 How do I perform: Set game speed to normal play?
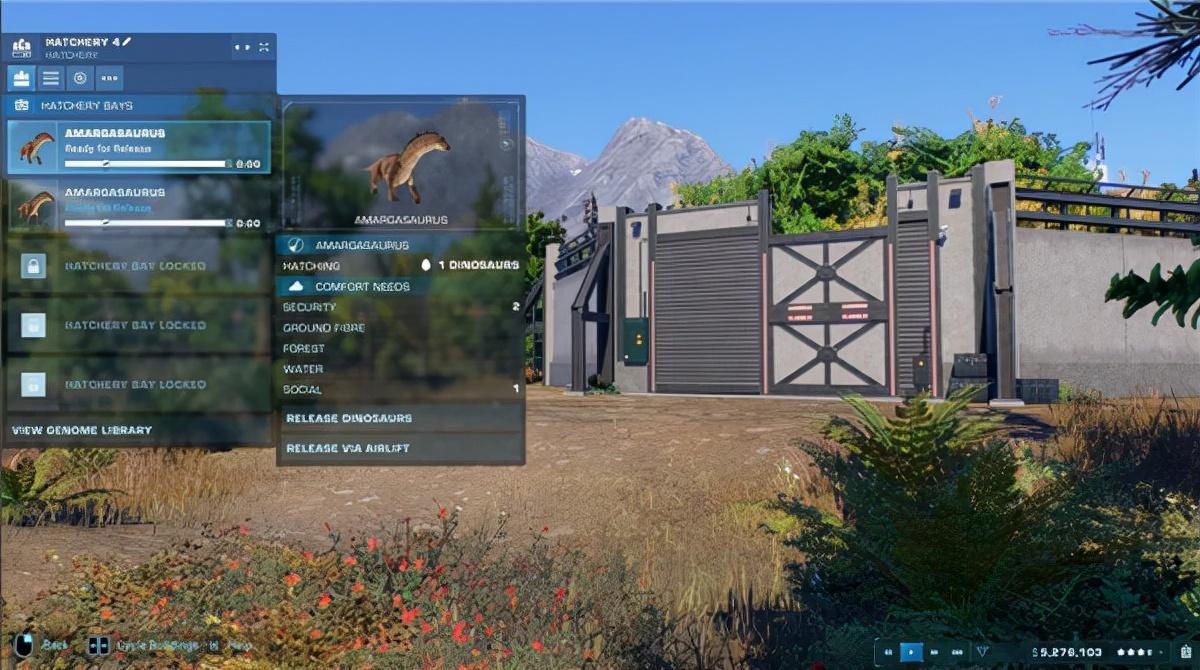point(911,652)
